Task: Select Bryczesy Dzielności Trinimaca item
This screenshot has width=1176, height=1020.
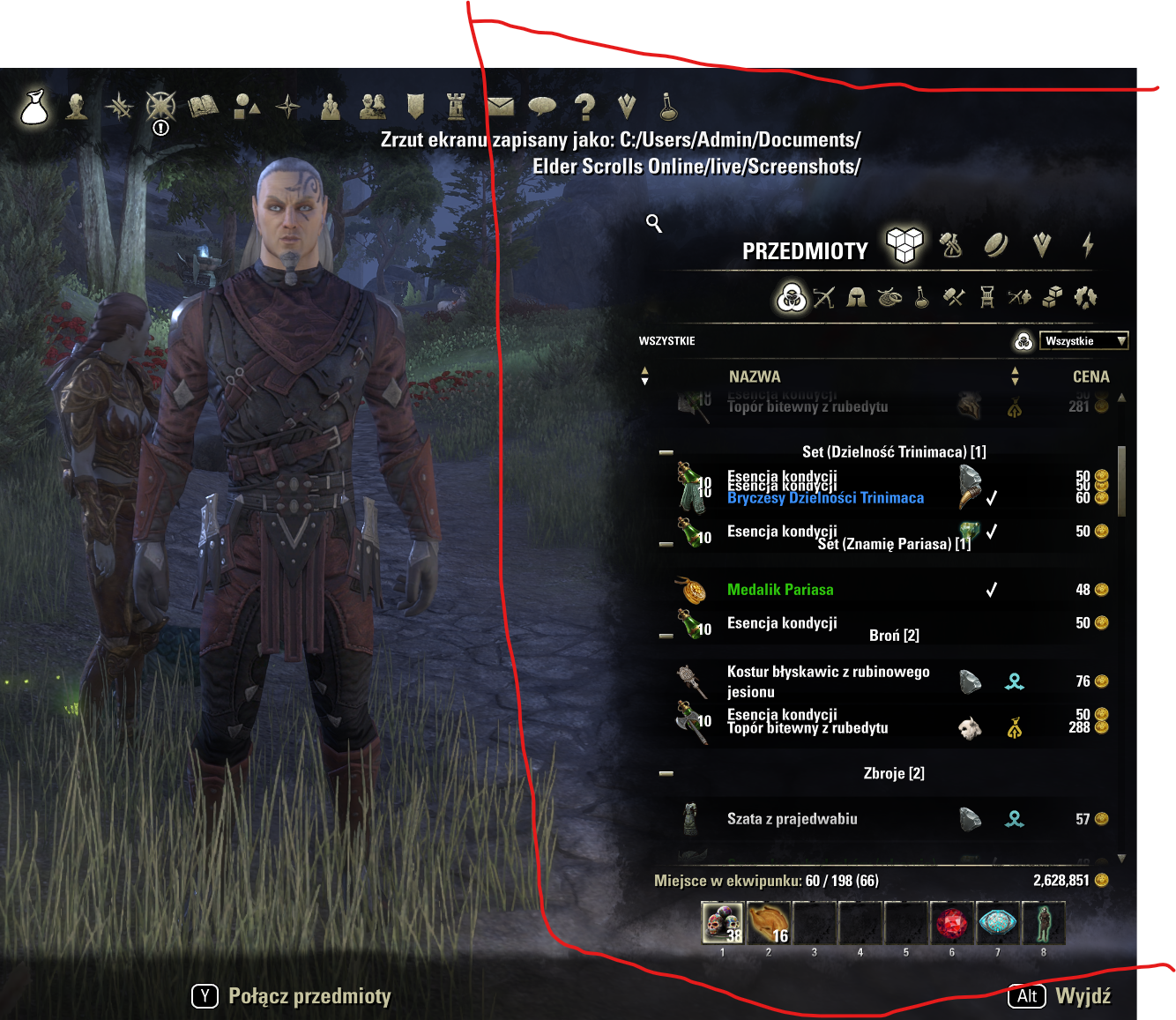Action: pyautogui.click(x=825, y=498)
